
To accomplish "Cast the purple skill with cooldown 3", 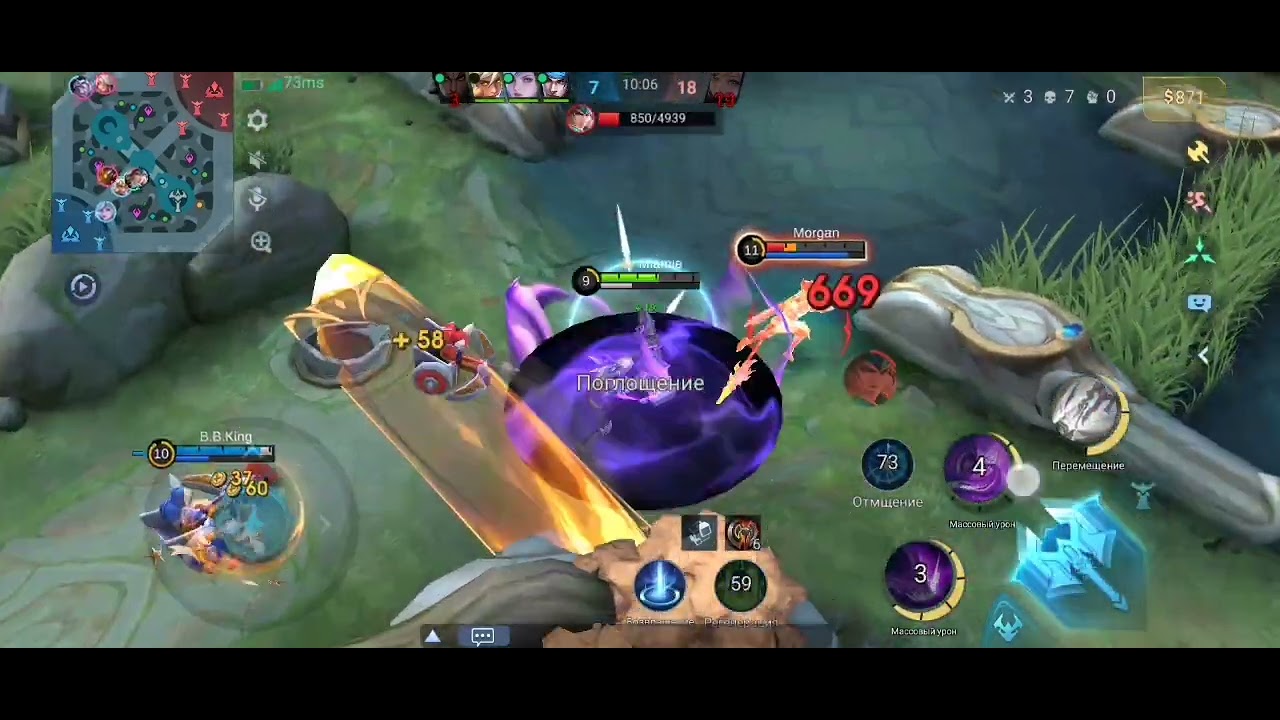I will (922, 576).
